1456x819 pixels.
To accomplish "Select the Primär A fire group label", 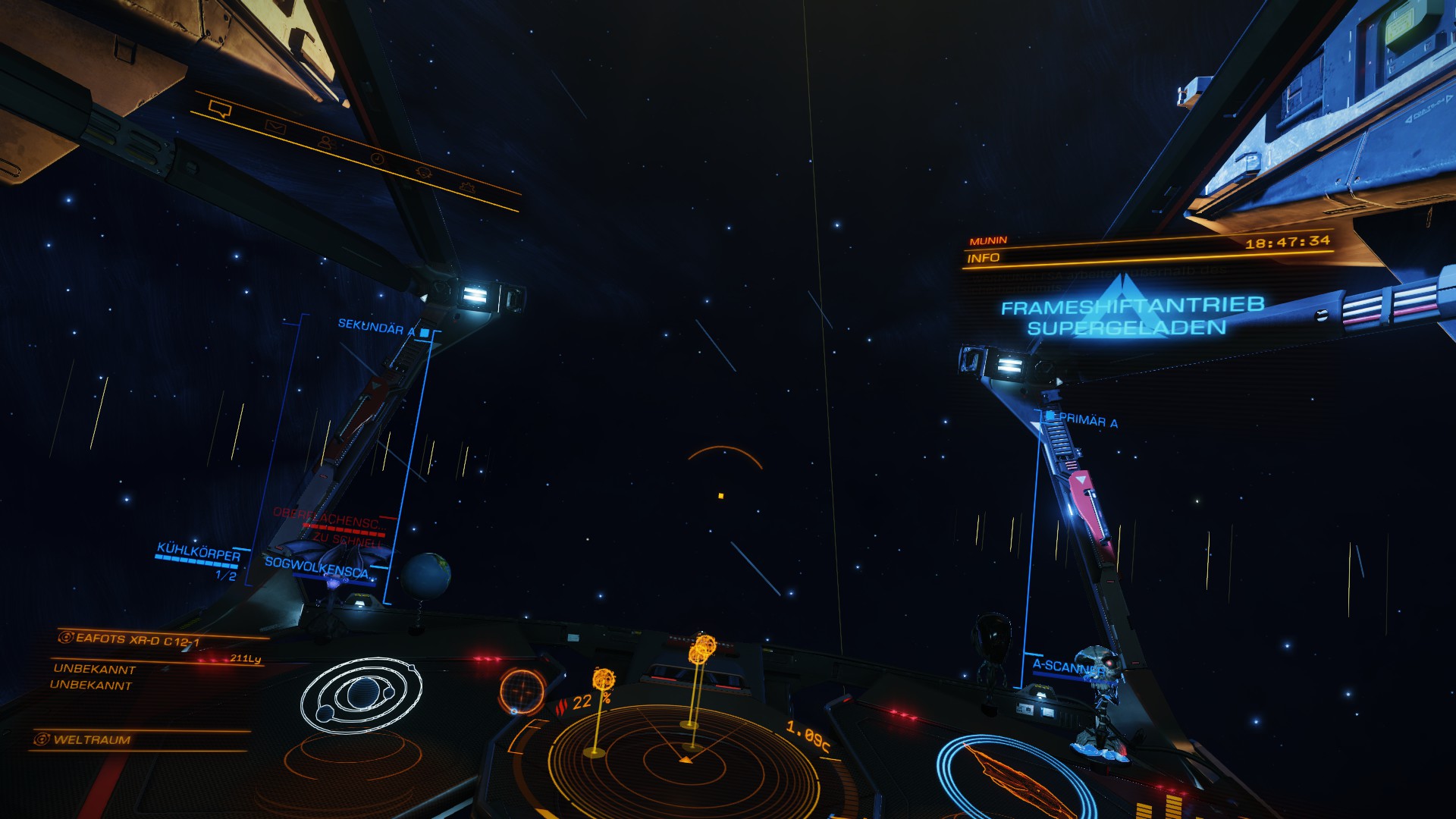I will 1087,420.
